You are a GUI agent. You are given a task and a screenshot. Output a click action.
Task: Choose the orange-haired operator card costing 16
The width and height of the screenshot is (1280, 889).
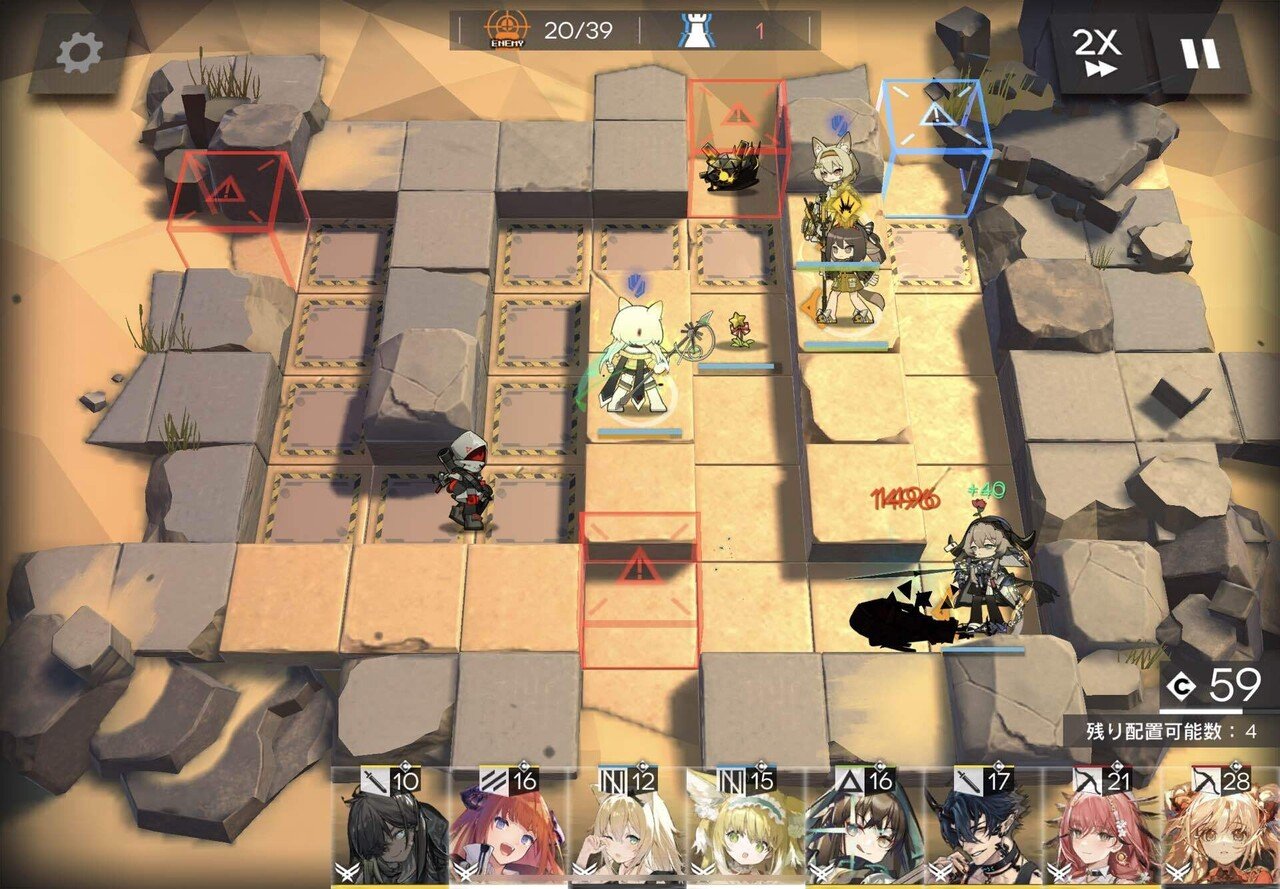[x=508, y=829]
